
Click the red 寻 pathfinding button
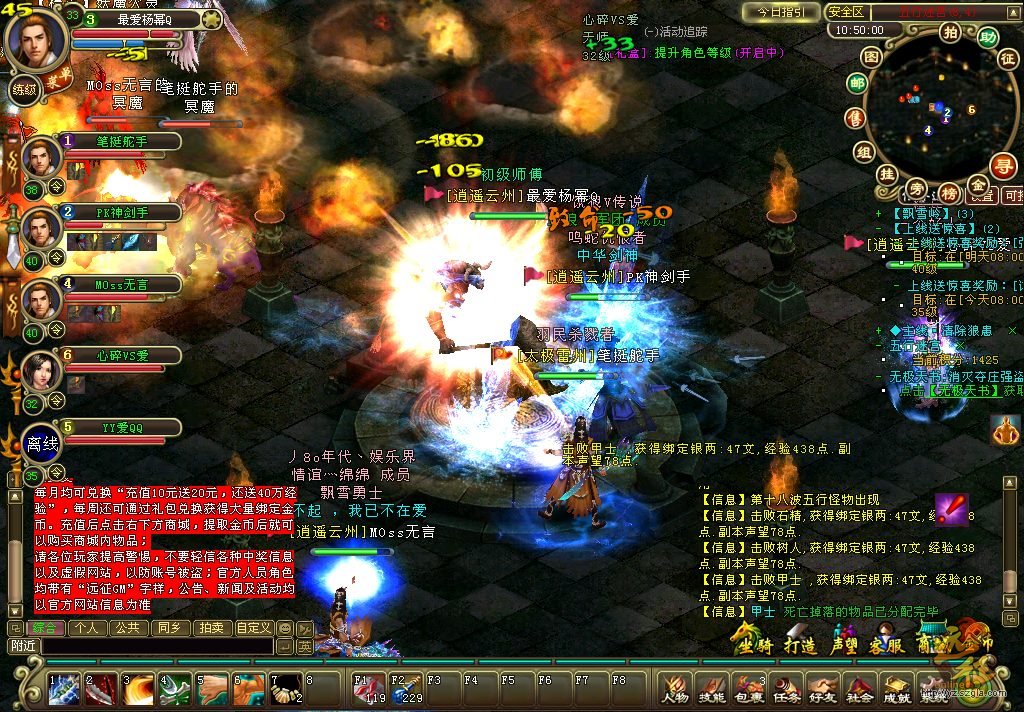tap(1003, 164)
